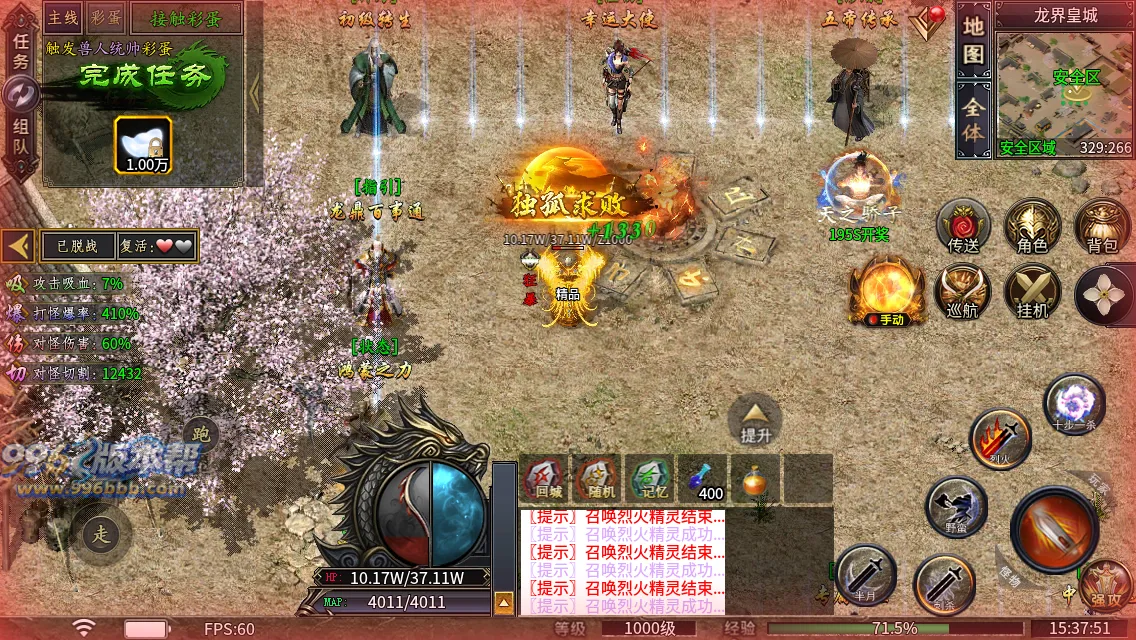
Task: Open the 传送 teleport menu
Action: click(x=963, y=227)
